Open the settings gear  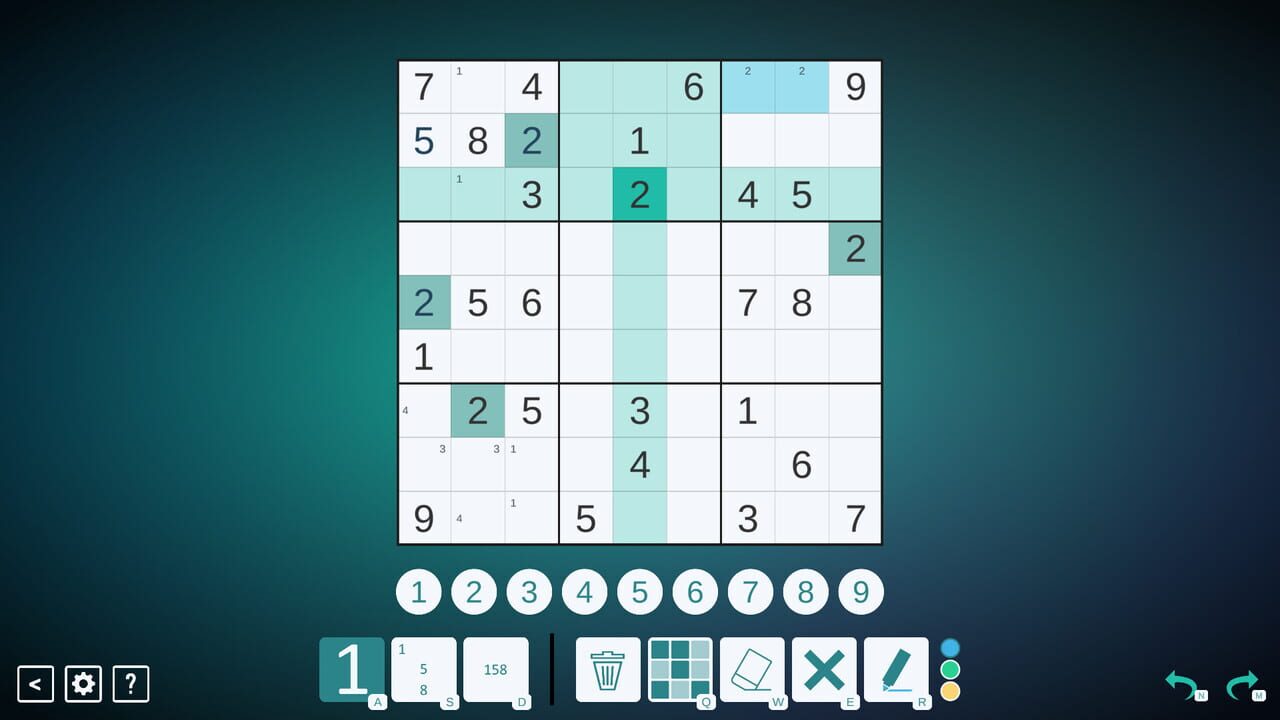pyautogui.click(x=83, y=684)
